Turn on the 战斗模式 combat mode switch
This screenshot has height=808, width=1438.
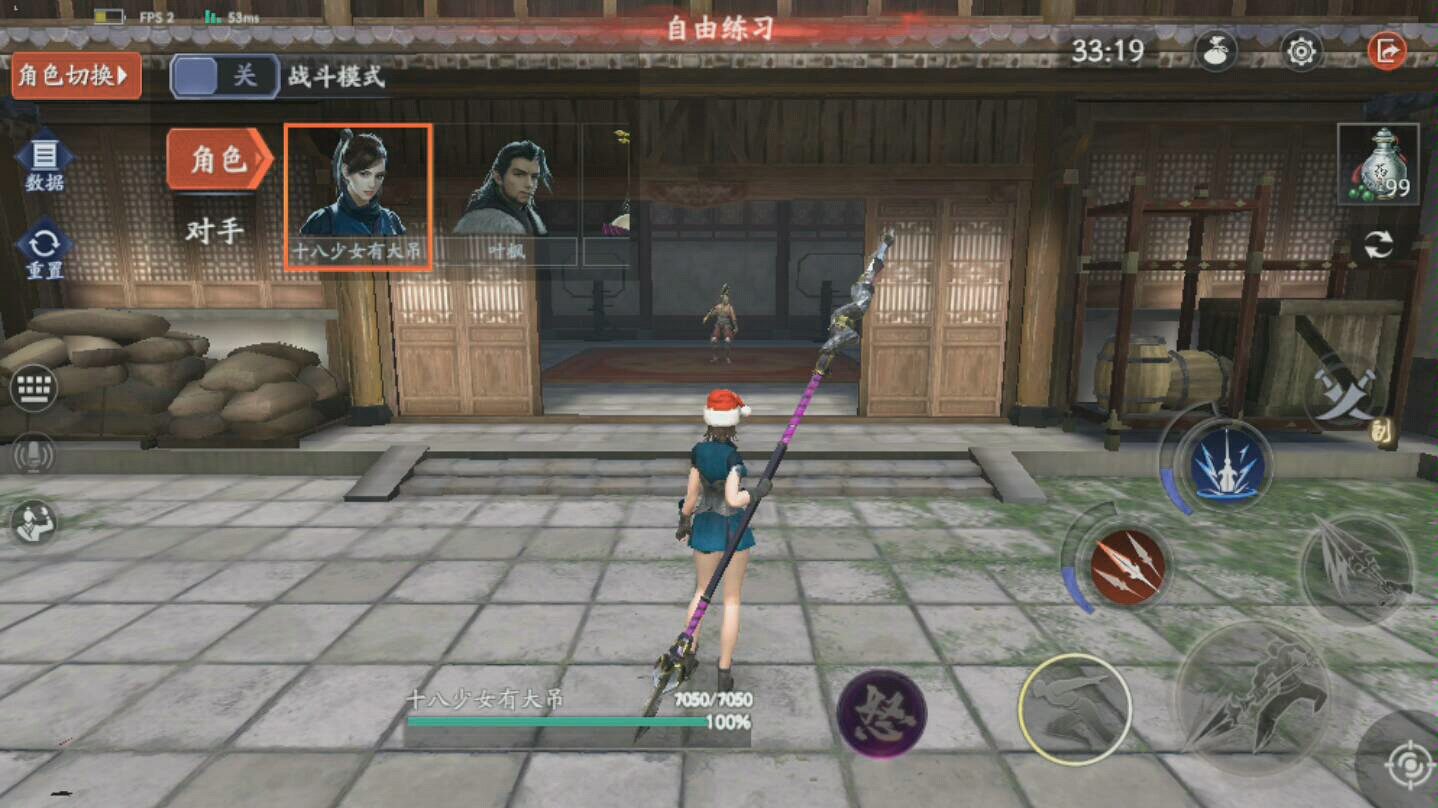(225, 73)
